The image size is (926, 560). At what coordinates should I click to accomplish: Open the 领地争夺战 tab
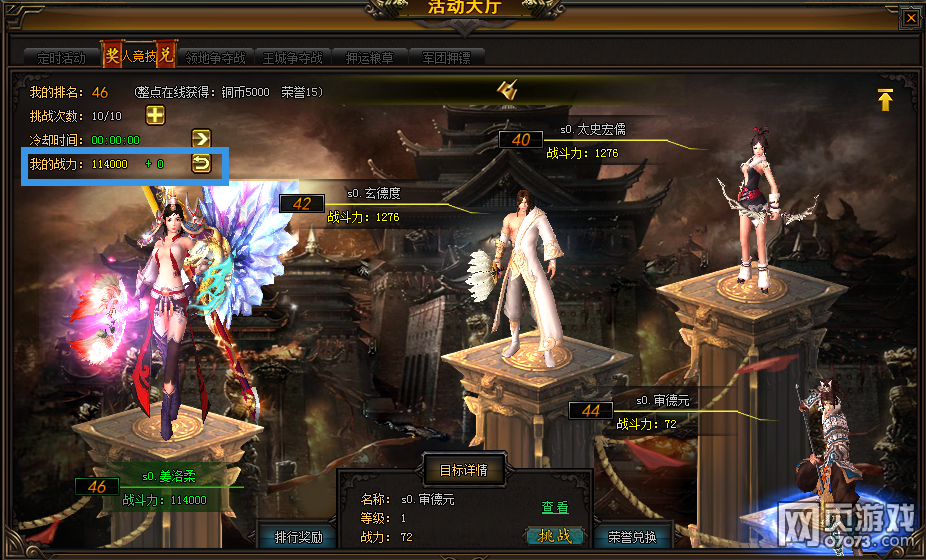214,58
